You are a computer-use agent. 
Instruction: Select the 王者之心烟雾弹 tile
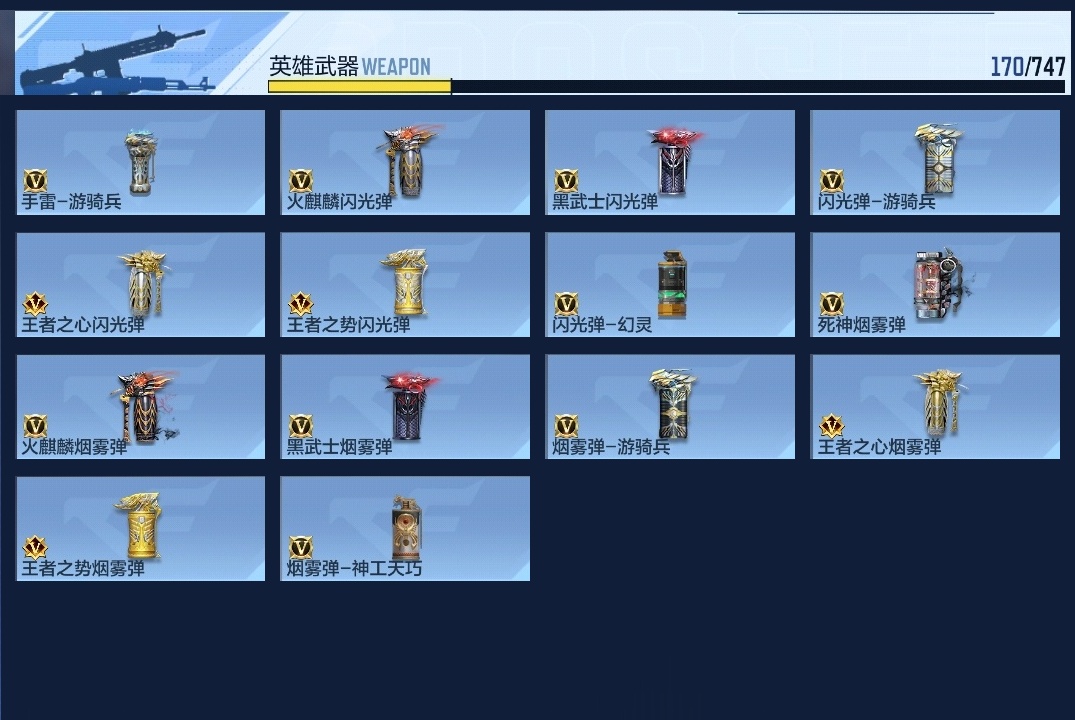click(935, 407)
